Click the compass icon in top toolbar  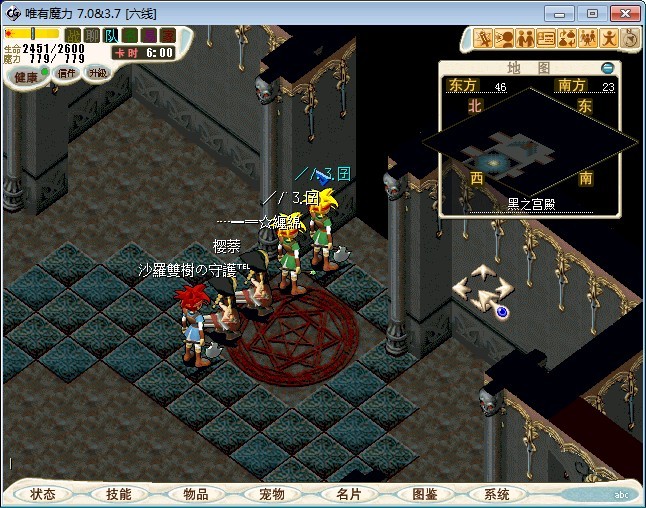coord(630,38)
